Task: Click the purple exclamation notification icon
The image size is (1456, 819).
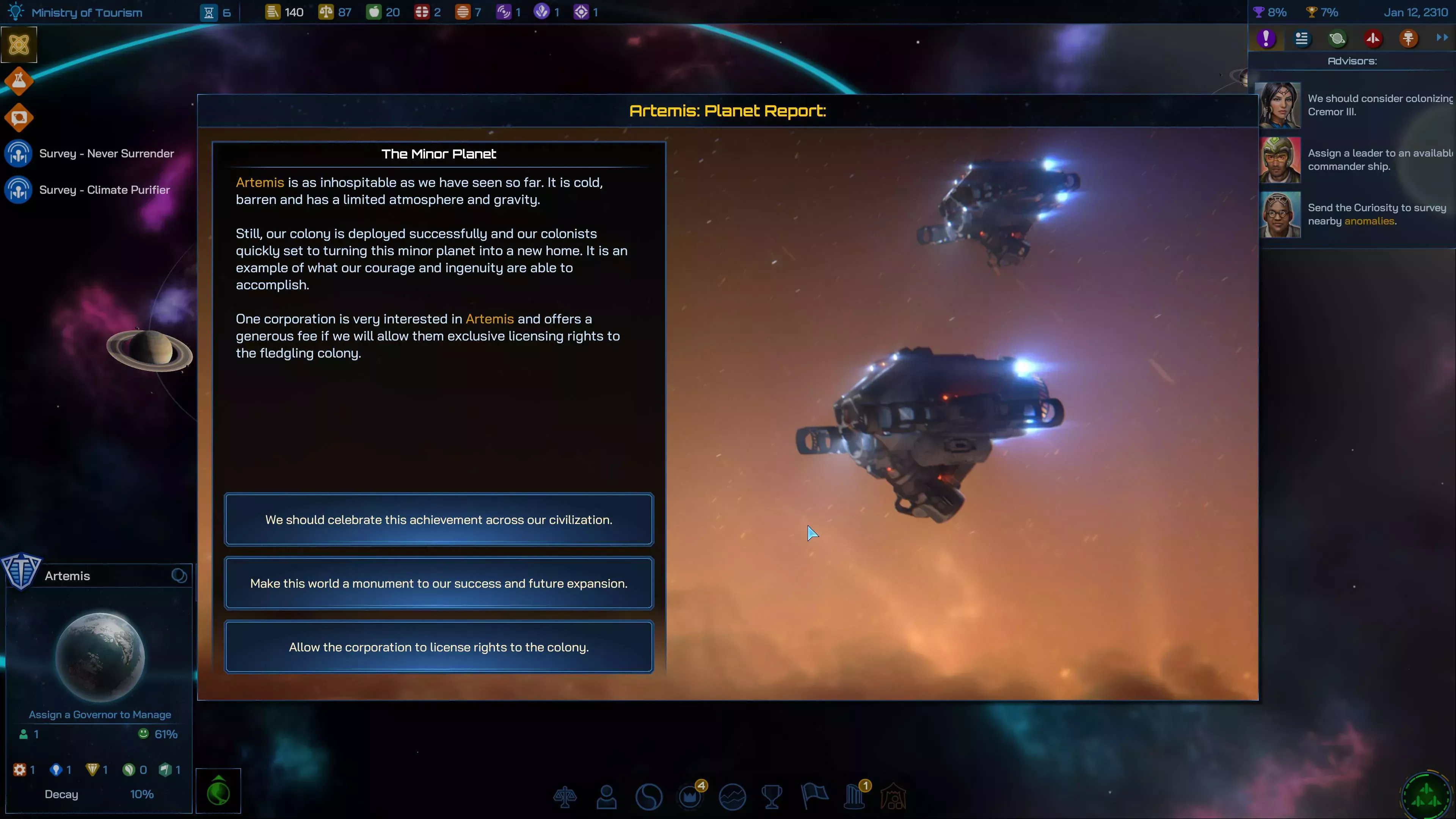Action: click(x=1267, y=38)
